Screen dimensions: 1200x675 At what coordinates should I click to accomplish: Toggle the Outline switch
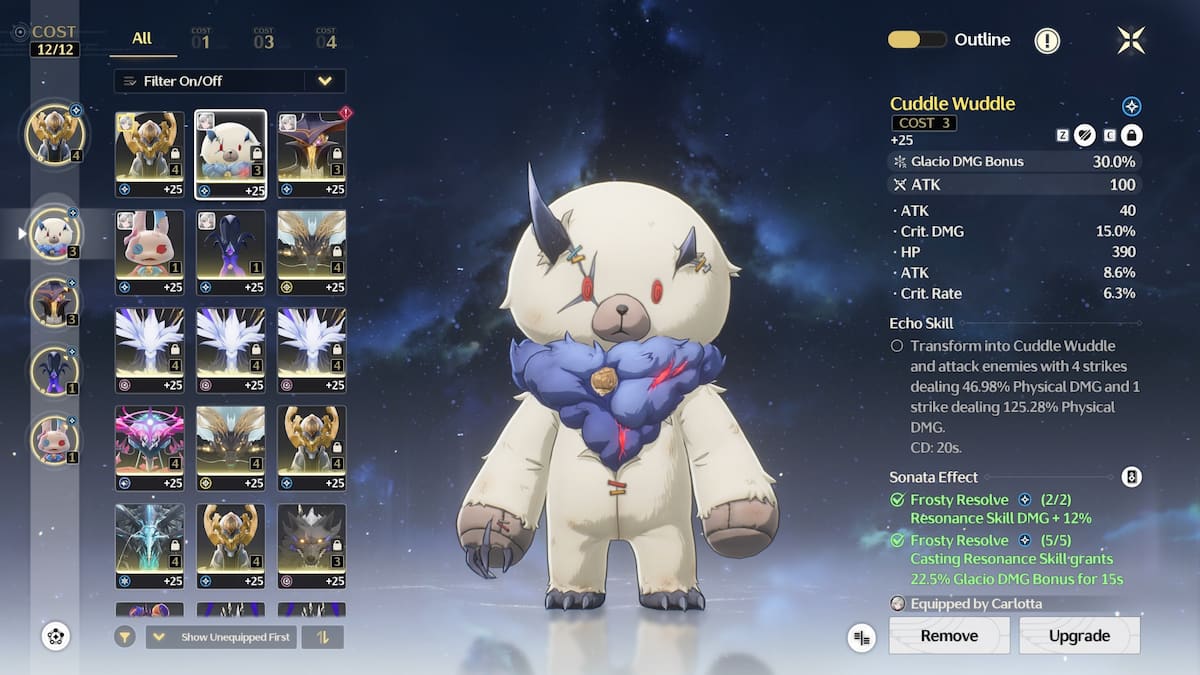pos(917,40)
